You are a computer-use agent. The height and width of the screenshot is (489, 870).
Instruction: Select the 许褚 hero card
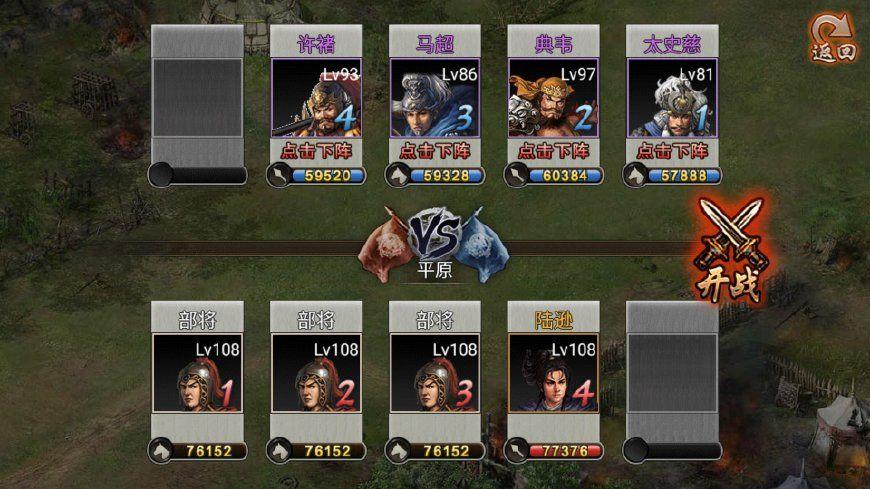[315, 98]
